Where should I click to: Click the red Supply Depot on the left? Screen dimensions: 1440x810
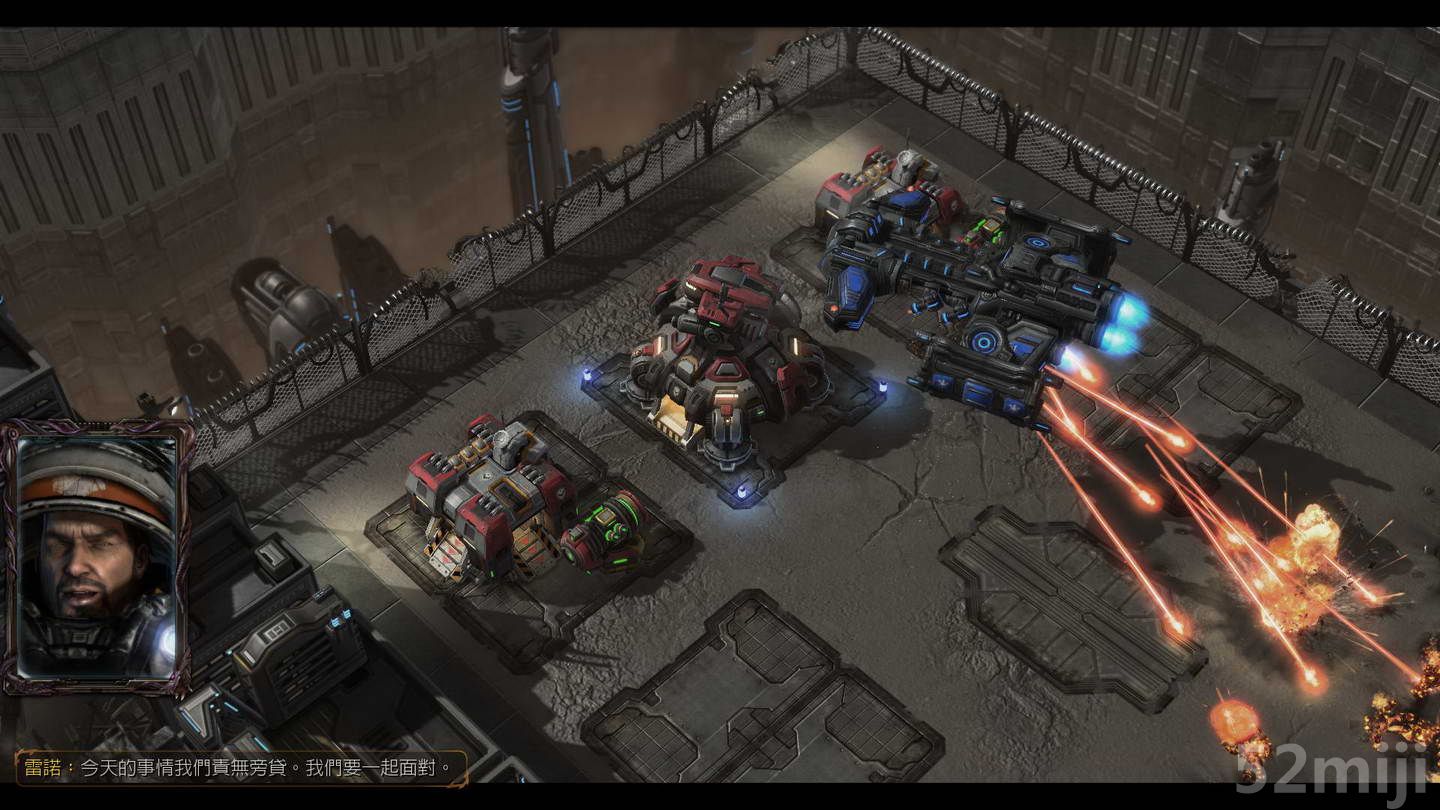pos(490,500)
